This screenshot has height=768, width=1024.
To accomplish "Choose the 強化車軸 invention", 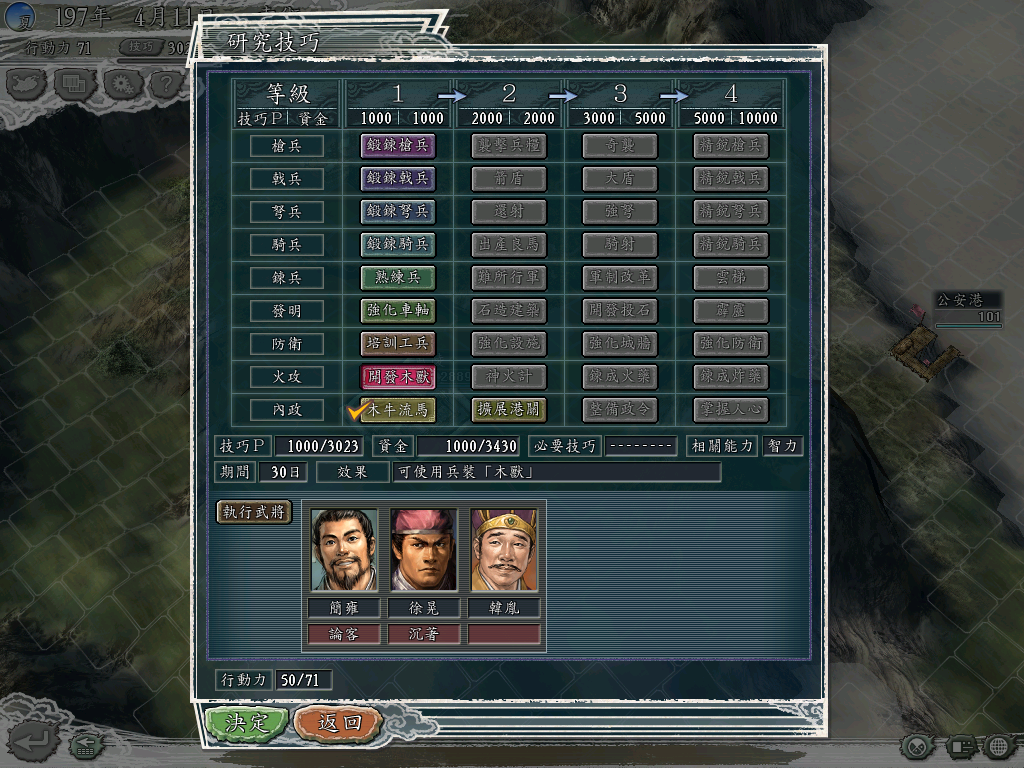I will click(398, 311).
